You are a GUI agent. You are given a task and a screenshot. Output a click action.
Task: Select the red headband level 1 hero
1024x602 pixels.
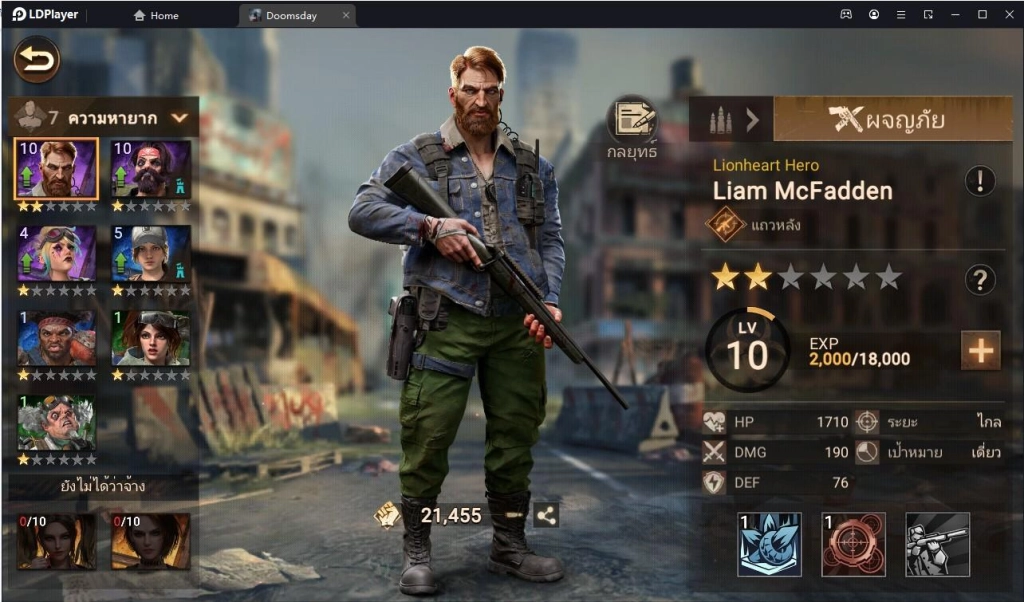(57, 338)
